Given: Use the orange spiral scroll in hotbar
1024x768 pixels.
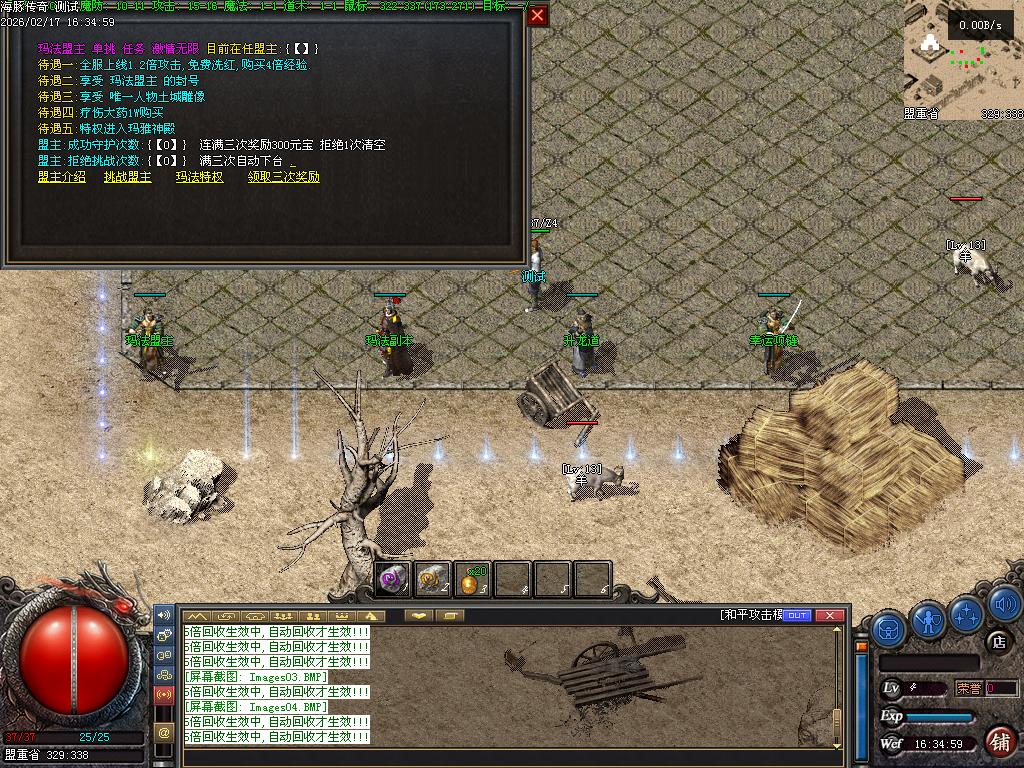Looking at the screenshot, I should pyautogui.click(x=433, y=580).
